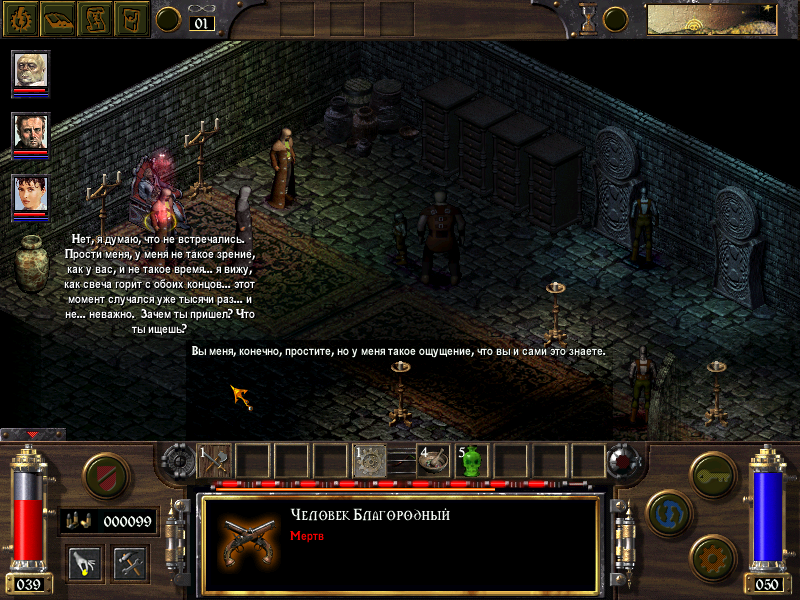Select the dark-haired man follower portrait
This screenshot has height=600, width=800.
coord(30,132)
